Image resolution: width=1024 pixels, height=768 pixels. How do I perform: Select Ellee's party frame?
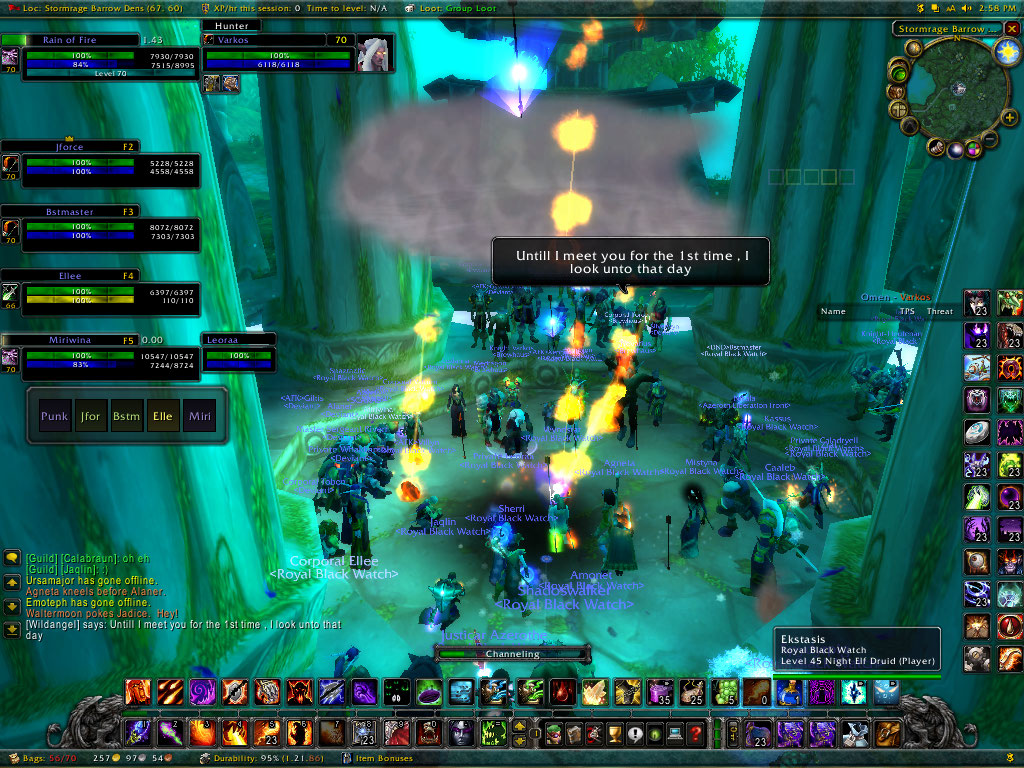tap(100, 295)
